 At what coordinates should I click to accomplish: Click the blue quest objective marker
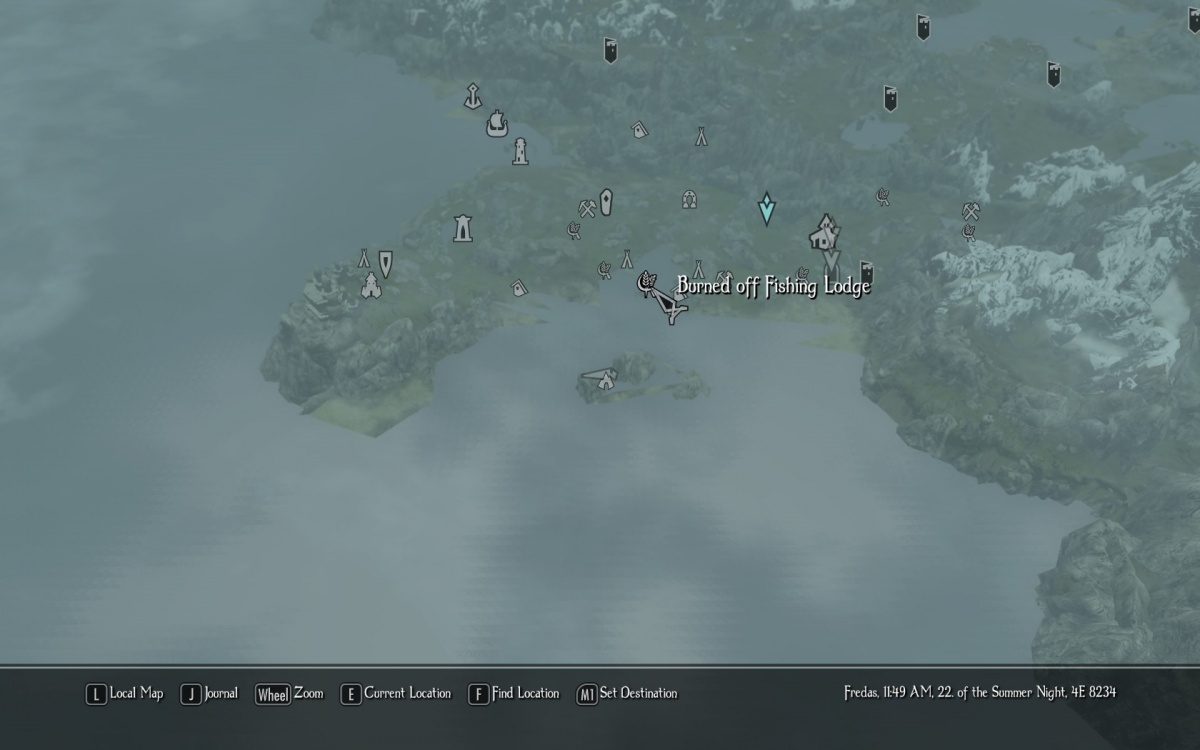point(767,208)
